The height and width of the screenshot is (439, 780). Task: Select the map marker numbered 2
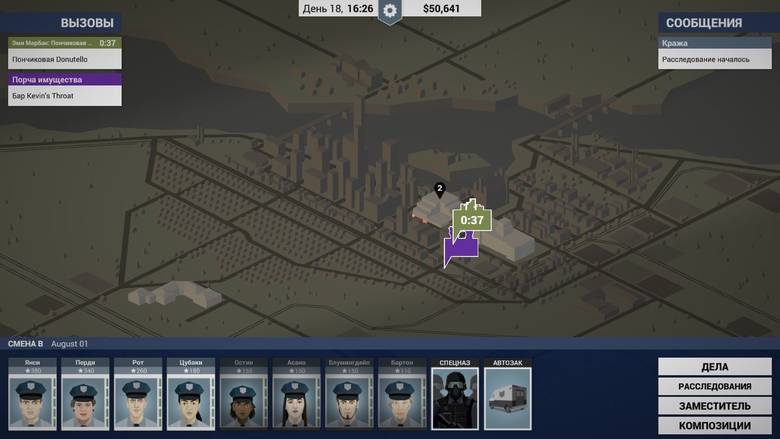pyautogui.click(x=439, y=188)
